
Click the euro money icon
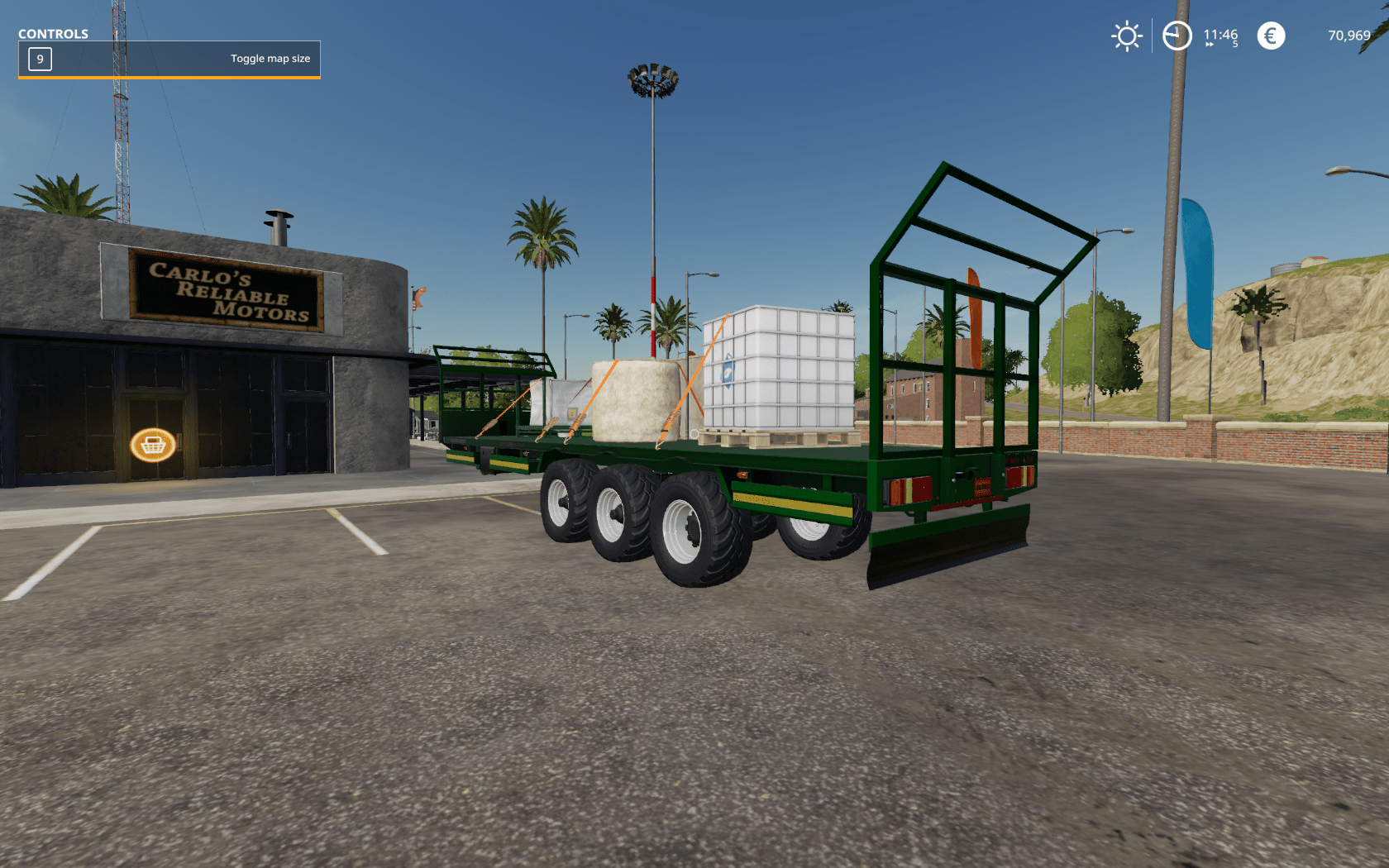click(x=1271, y=36)
